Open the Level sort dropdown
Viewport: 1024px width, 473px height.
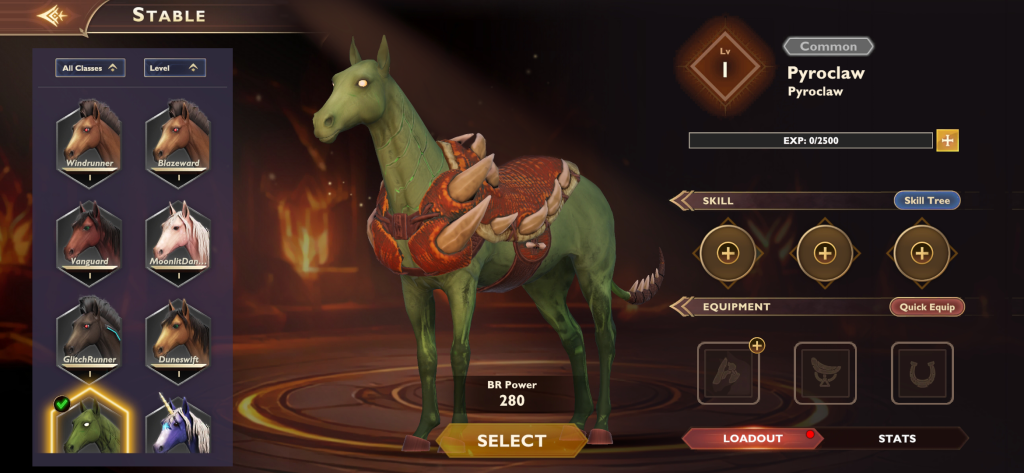coord(175,68)
